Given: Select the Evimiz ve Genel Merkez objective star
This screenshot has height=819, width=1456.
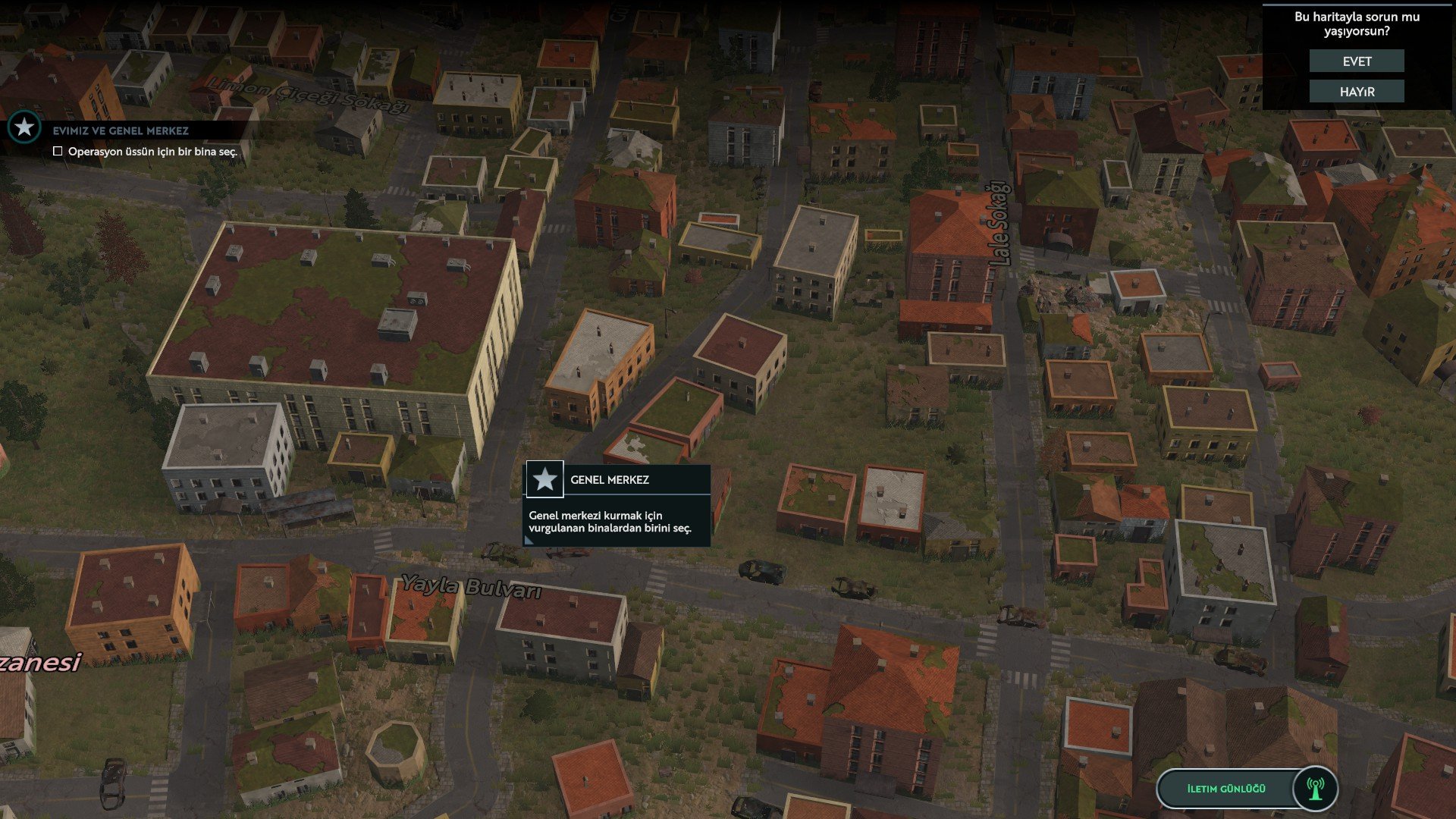Looking at the screenshot, I should [24, 127].
